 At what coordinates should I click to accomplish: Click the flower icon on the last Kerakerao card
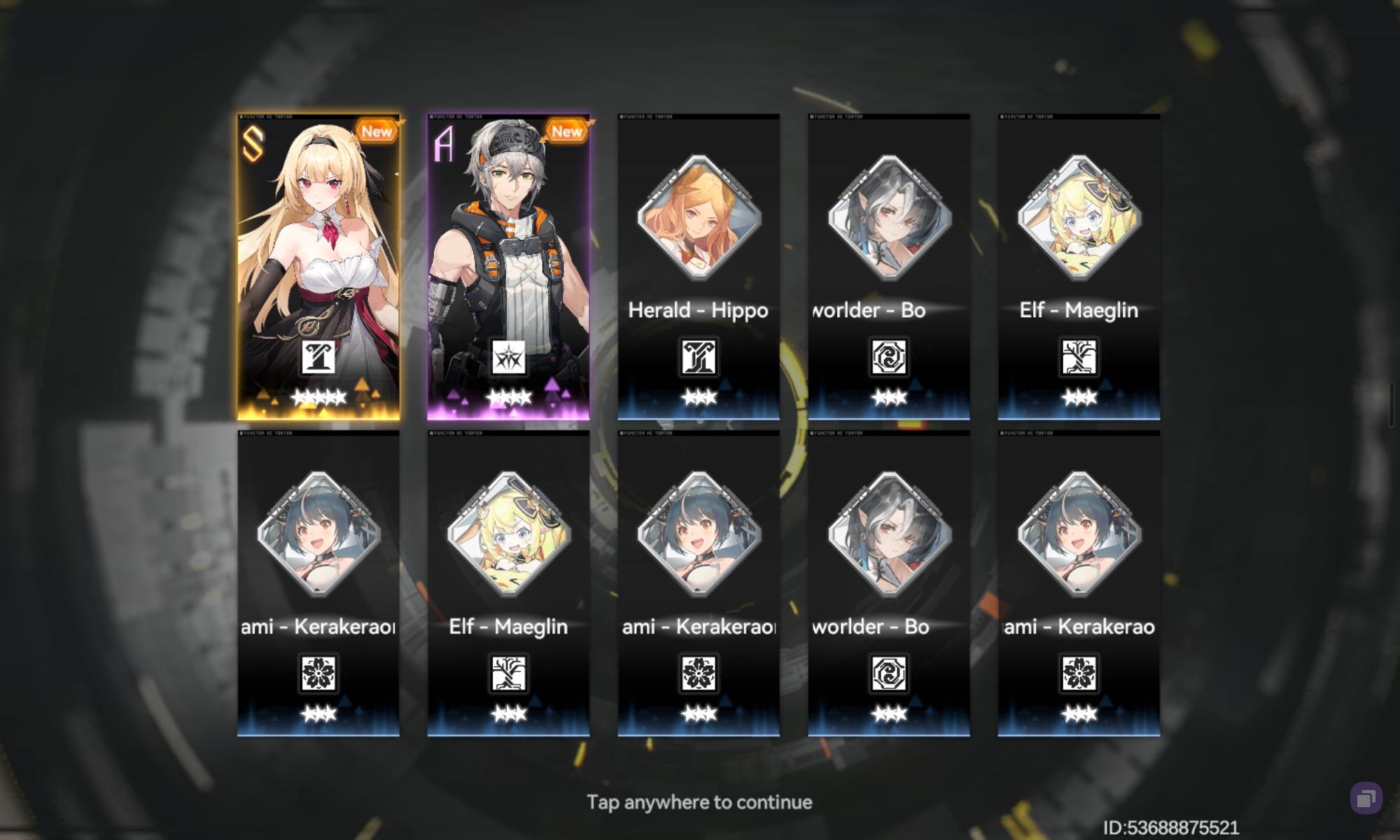click(1078, 673)
